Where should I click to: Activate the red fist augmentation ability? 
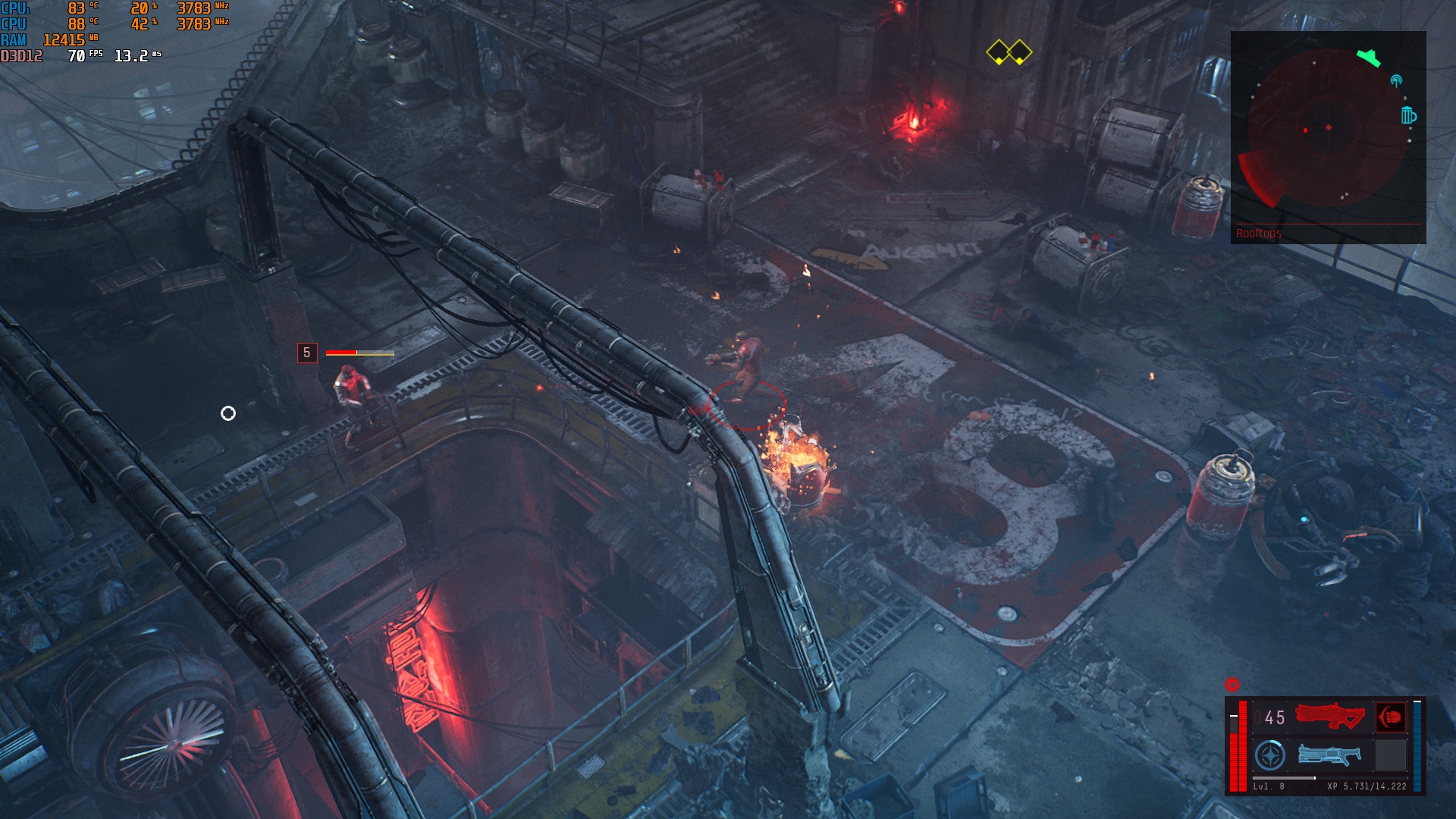click(x=1390, y=717)
